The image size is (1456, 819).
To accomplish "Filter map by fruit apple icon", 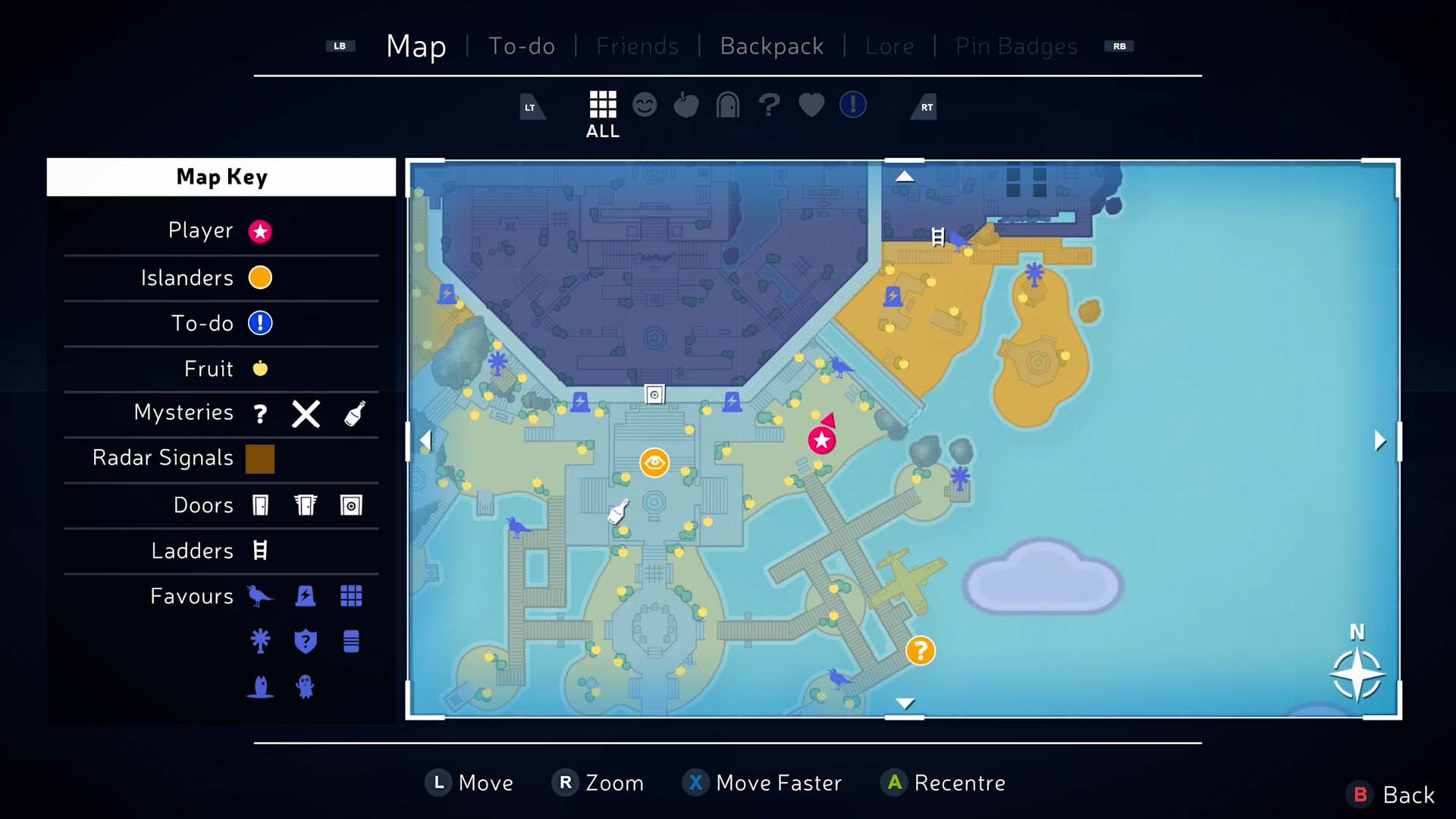I will (x=686, y=105).
